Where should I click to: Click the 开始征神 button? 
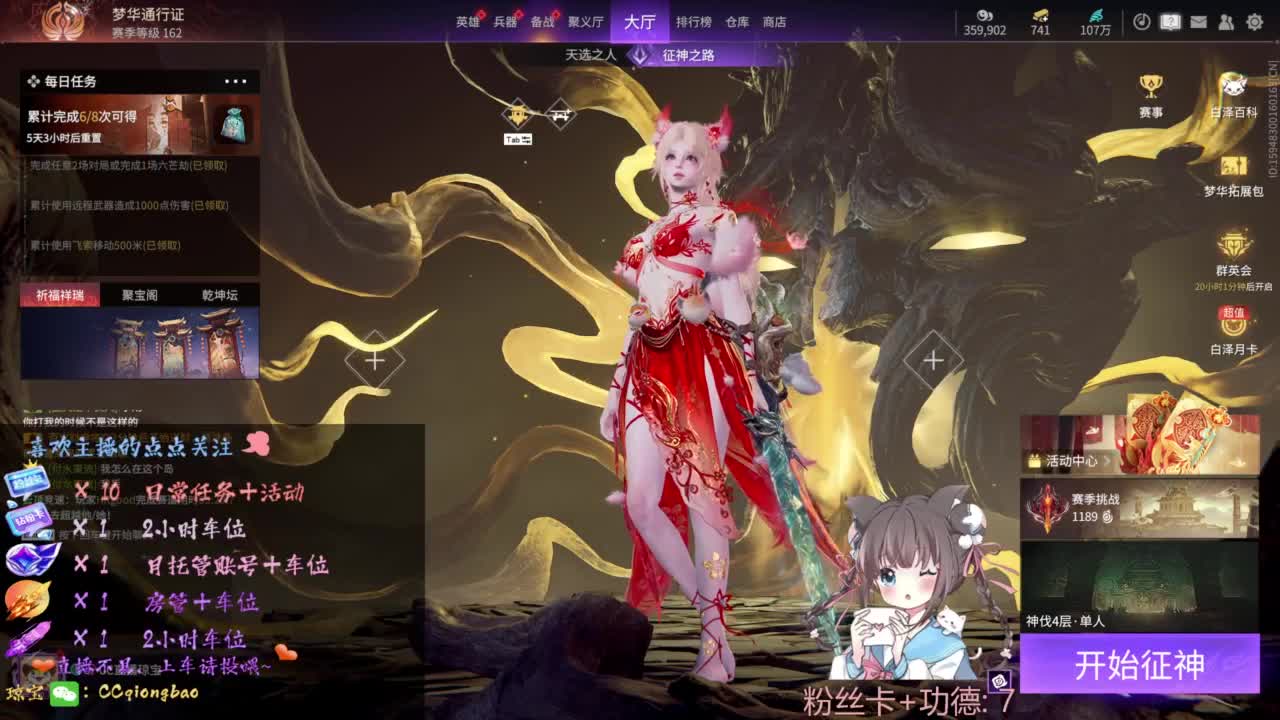coord(1142,664)
